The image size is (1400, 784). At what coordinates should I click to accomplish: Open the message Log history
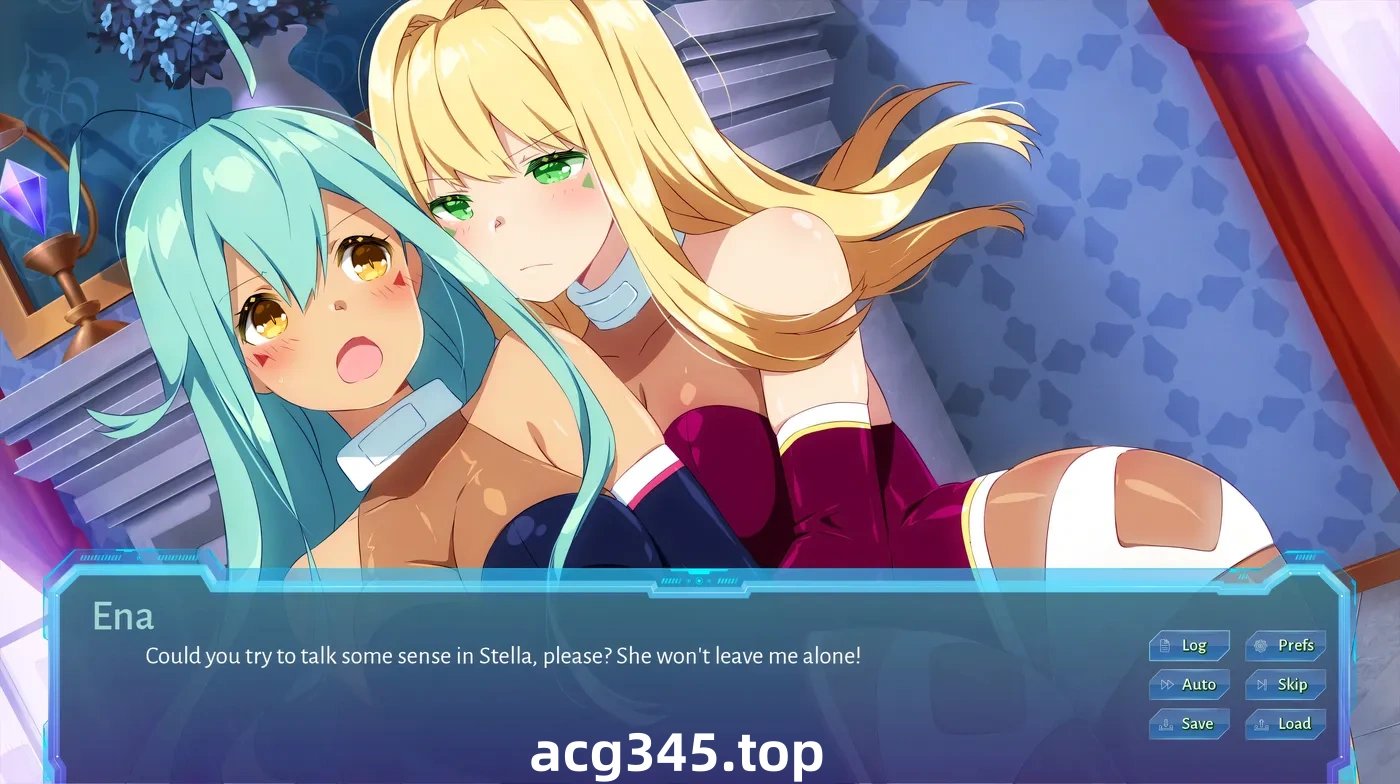(1190, 645)
